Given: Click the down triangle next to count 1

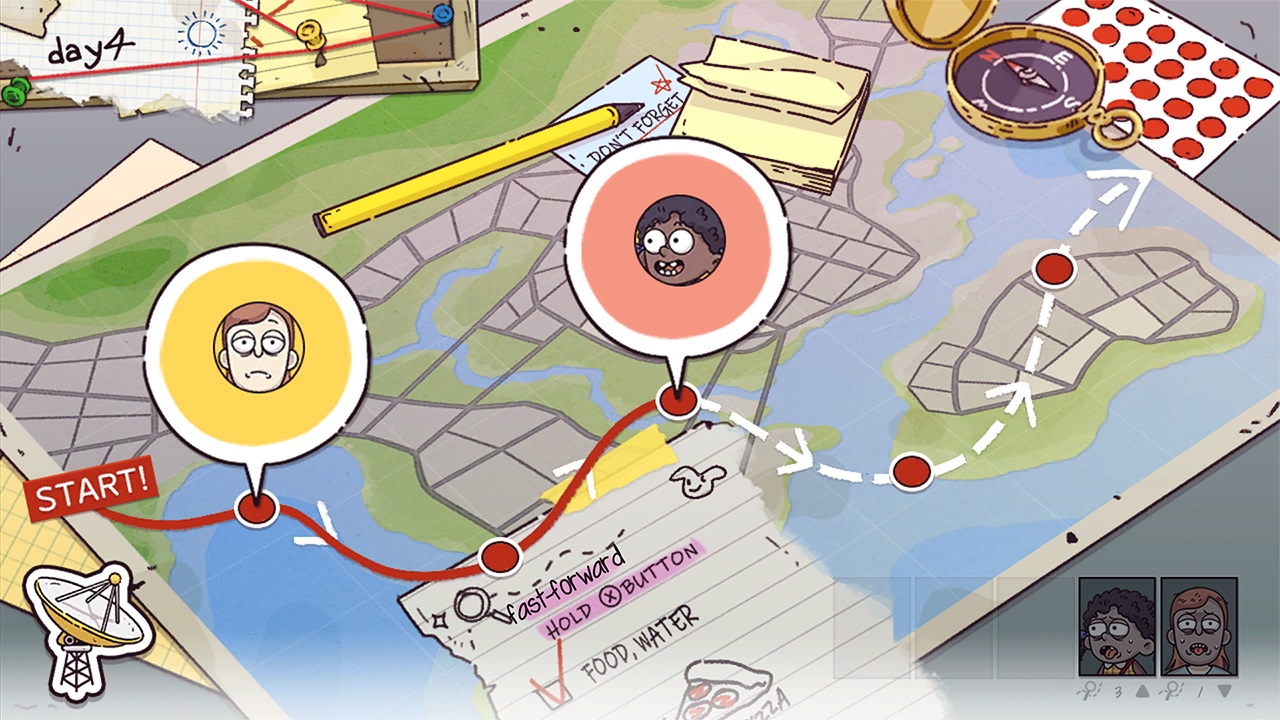Looking at the screenshot, I should tap(1223, 690).
